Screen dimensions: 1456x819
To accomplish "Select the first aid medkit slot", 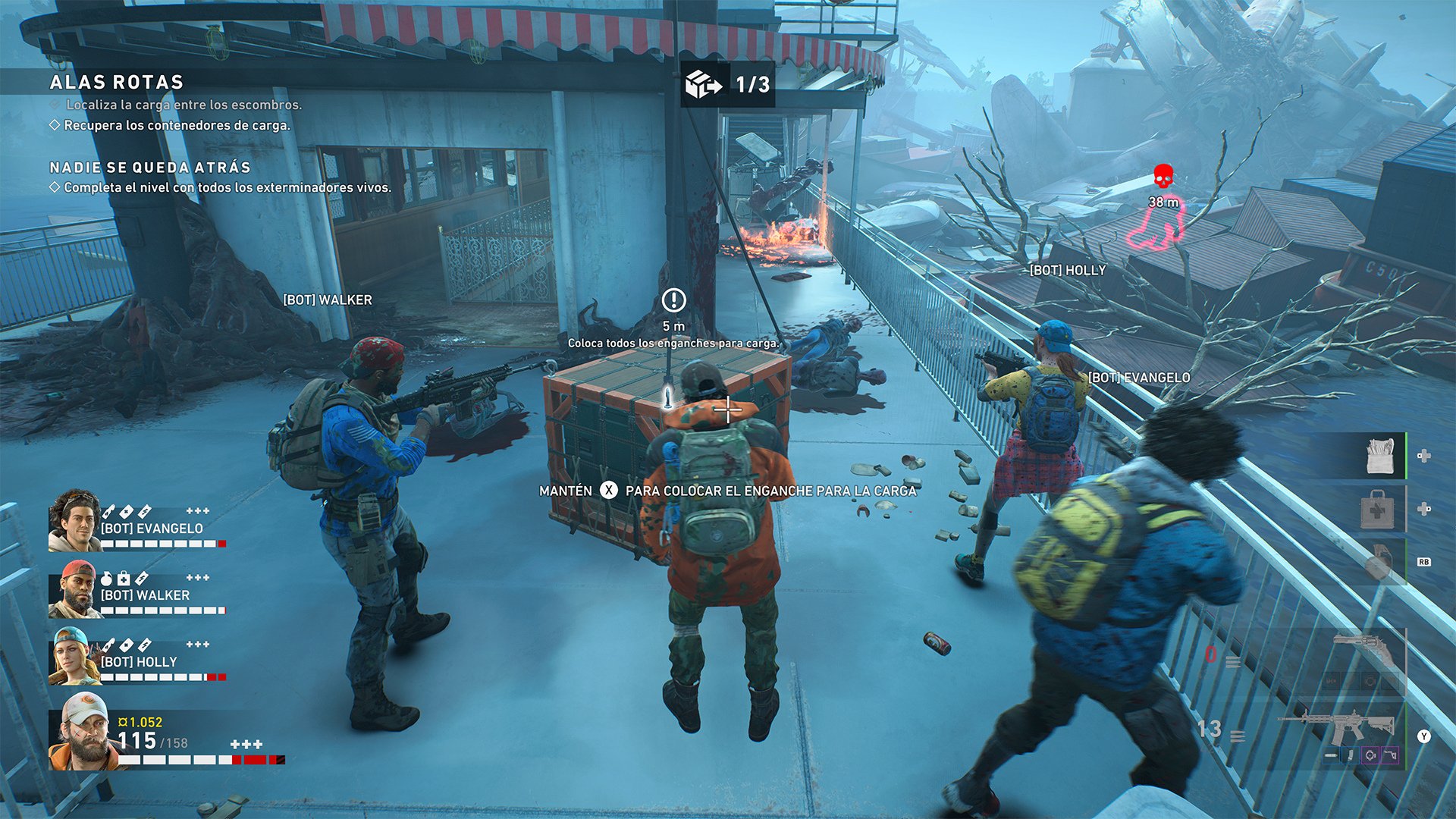I will 1377,509.
